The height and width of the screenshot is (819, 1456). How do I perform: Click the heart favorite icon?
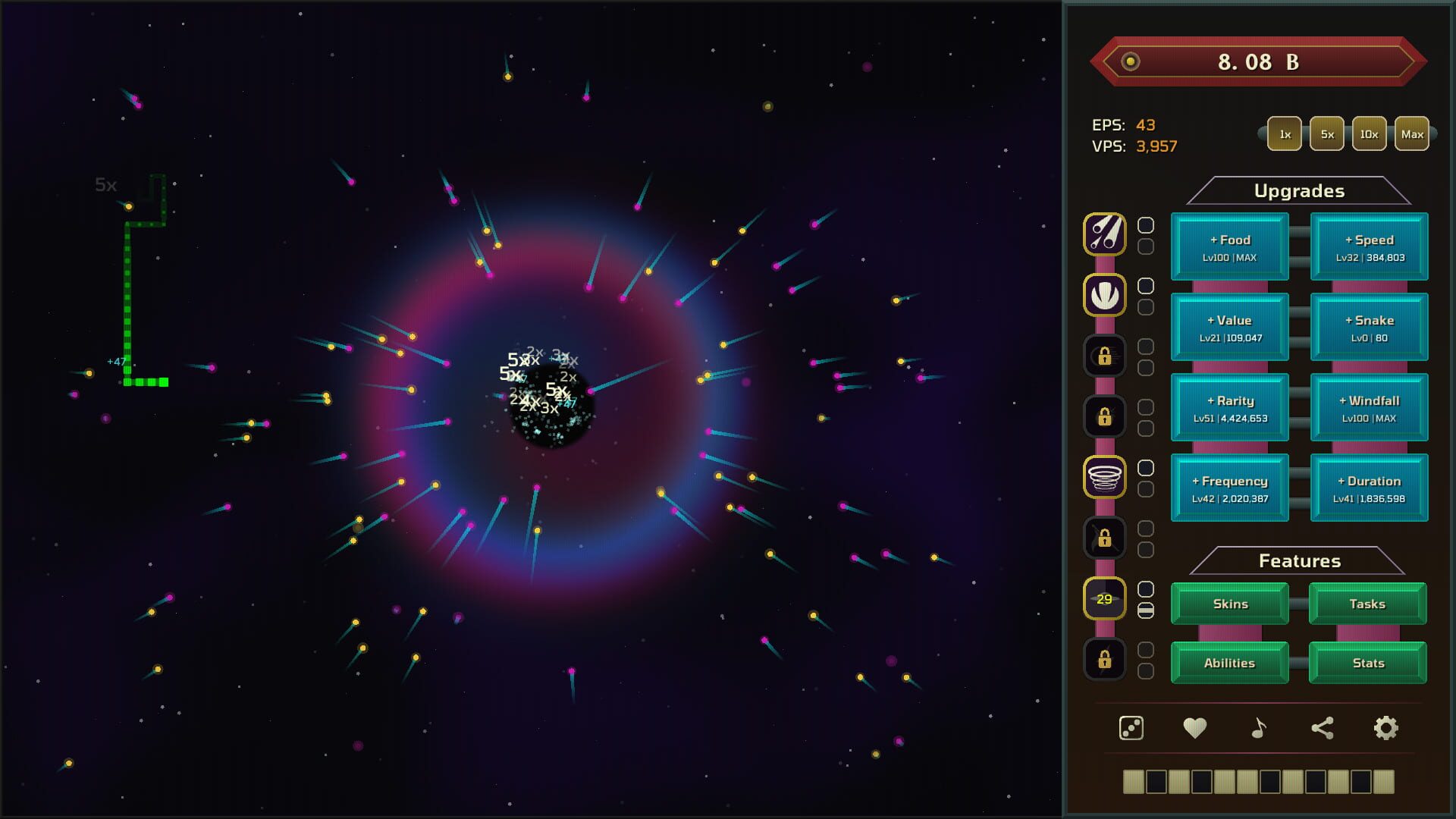coord(1194,727)
